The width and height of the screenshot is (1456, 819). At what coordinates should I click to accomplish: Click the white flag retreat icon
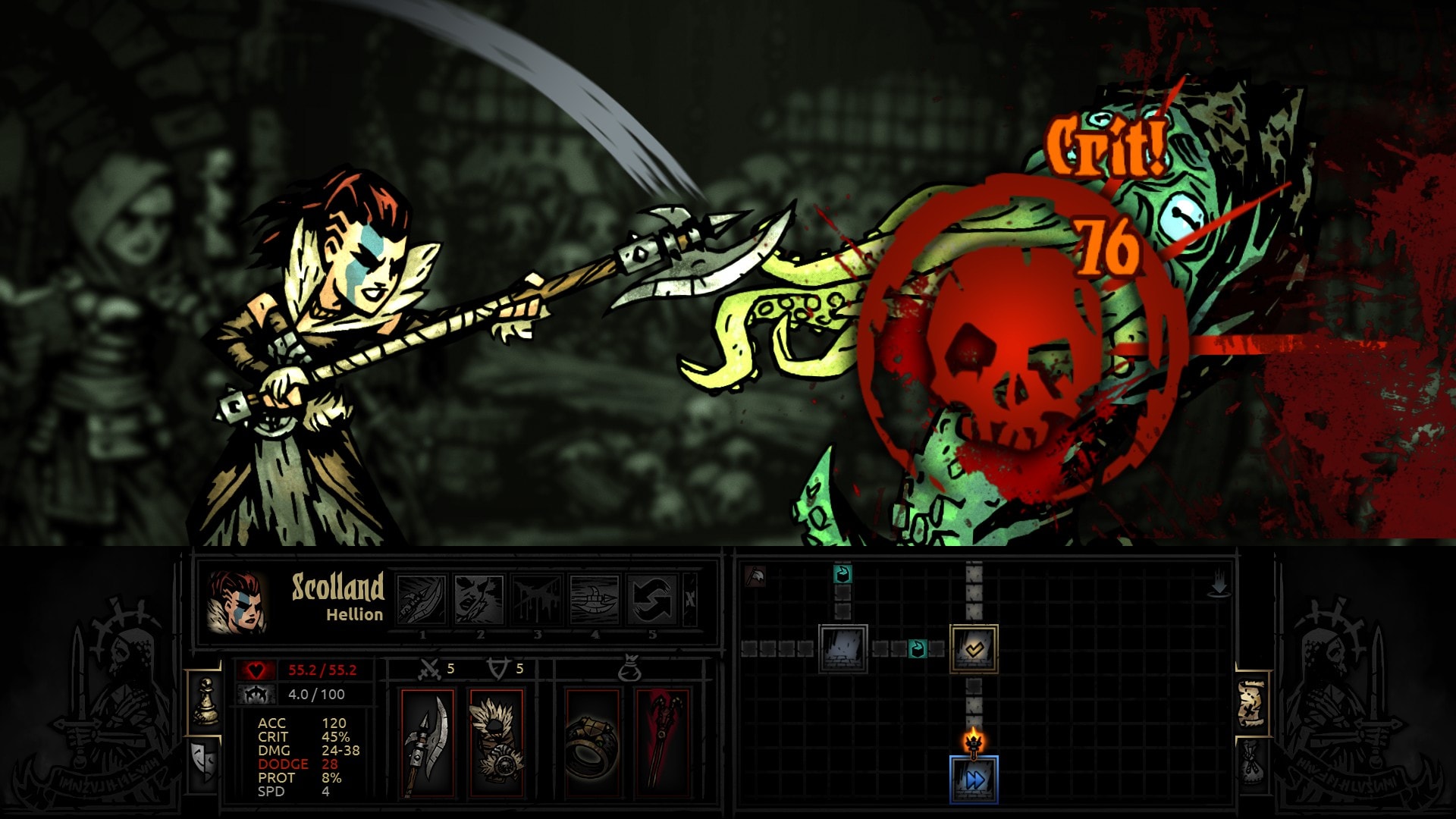(755, 577)
